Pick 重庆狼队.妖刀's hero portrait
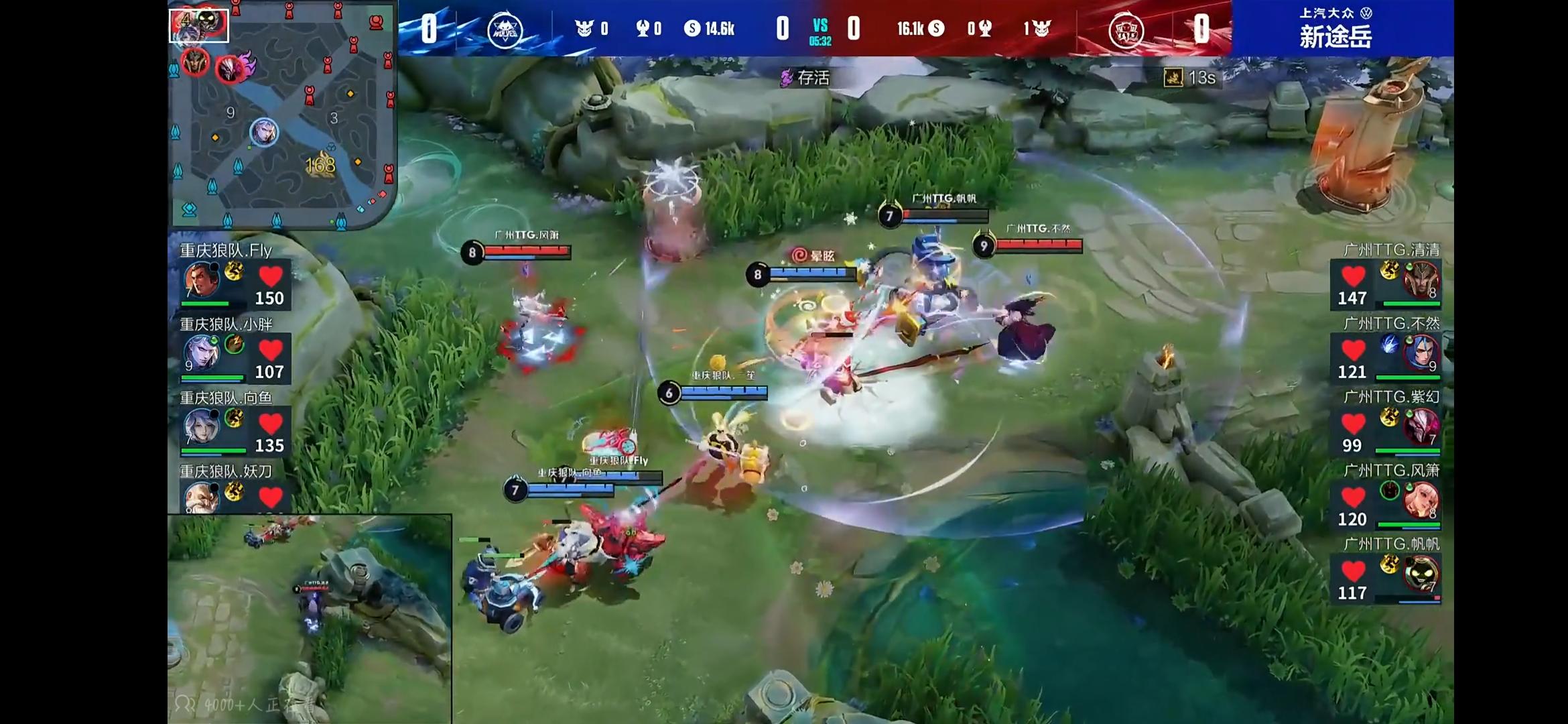 [x=202, y=497]
